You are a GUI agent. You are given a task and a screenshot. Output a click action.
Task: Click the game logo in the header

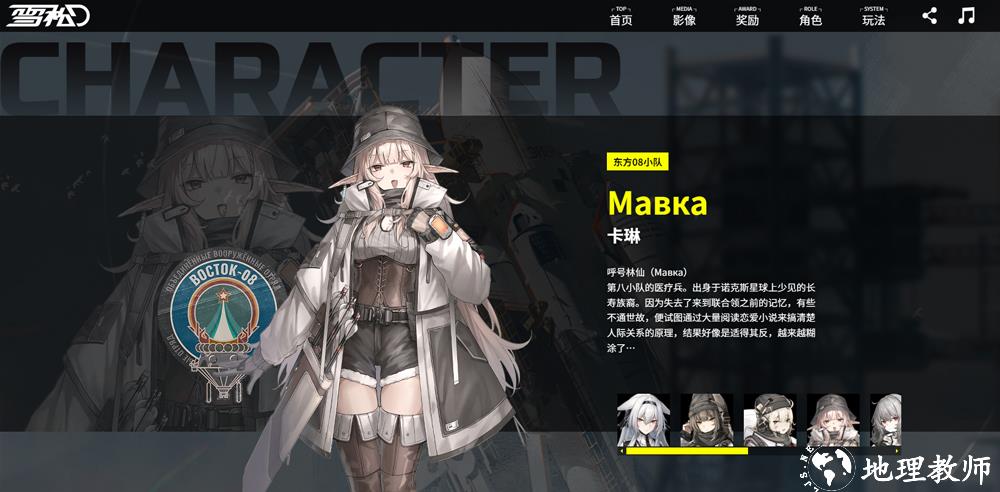(49, 17)
